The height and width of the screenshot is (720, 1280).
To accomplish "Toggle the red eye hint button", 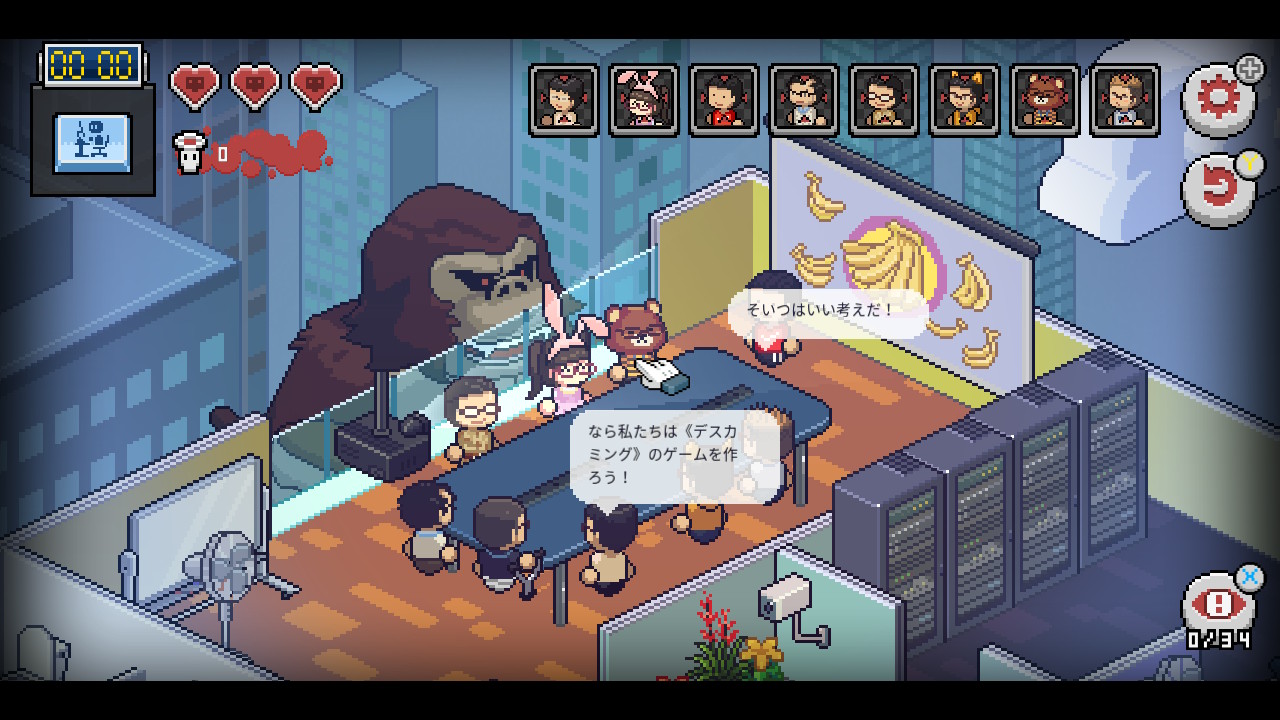I will [x=1218, y=605].
